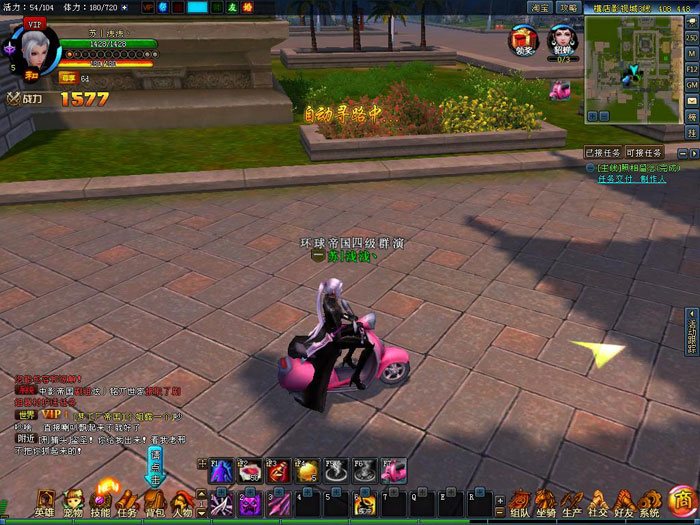Open the 背包 (Backpack) inventory

[154, 502]
